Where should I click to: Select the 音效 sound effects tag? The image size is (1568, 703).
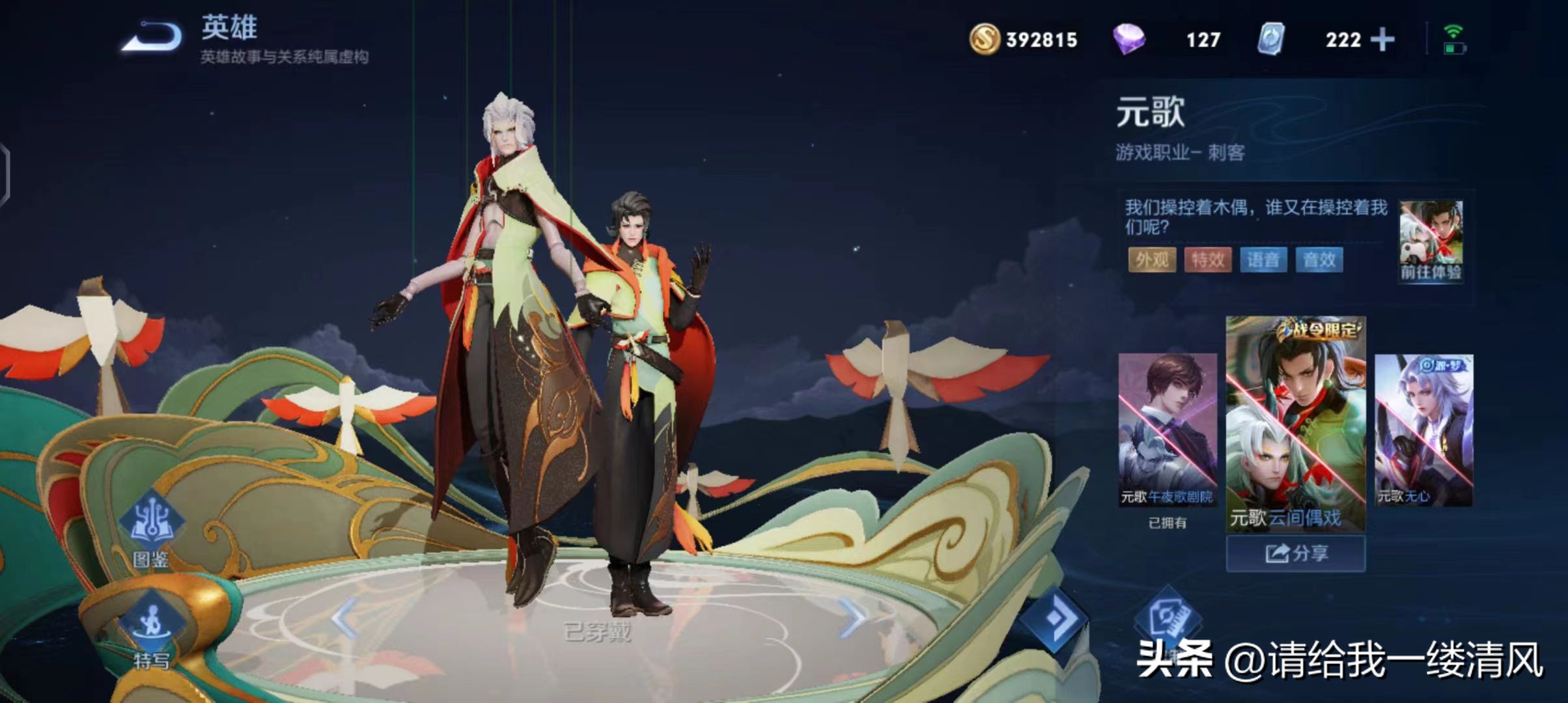pos(1319,260)
